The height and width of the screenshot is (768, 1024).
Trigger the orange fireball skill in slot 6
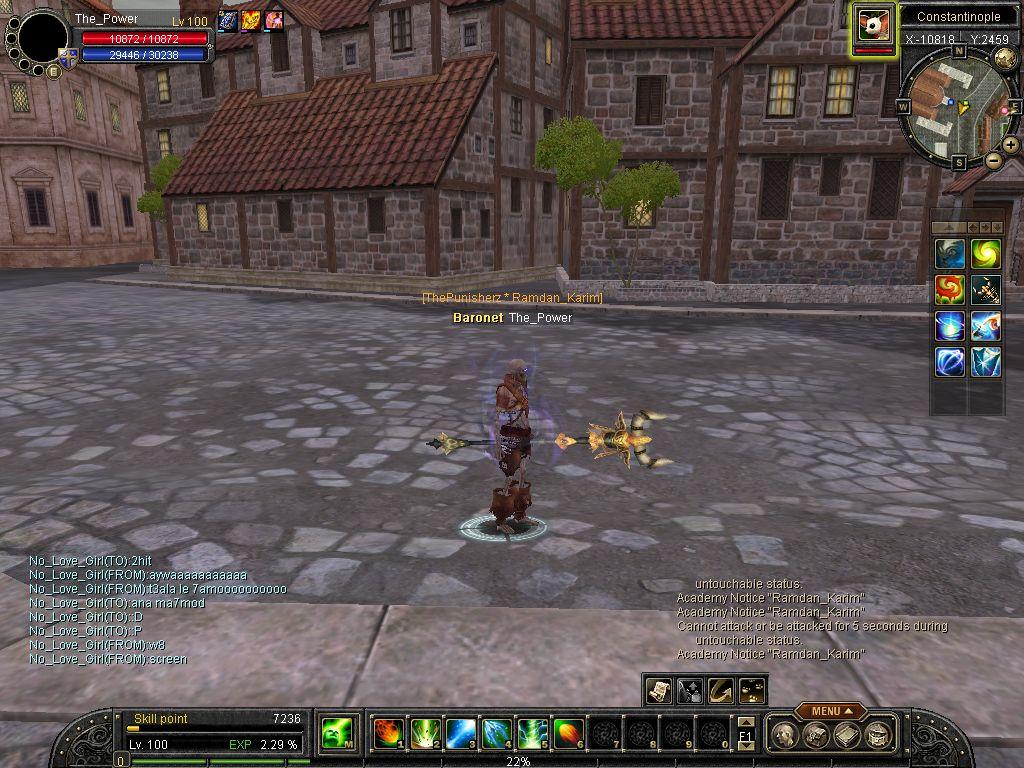click(x=568, y=734)
